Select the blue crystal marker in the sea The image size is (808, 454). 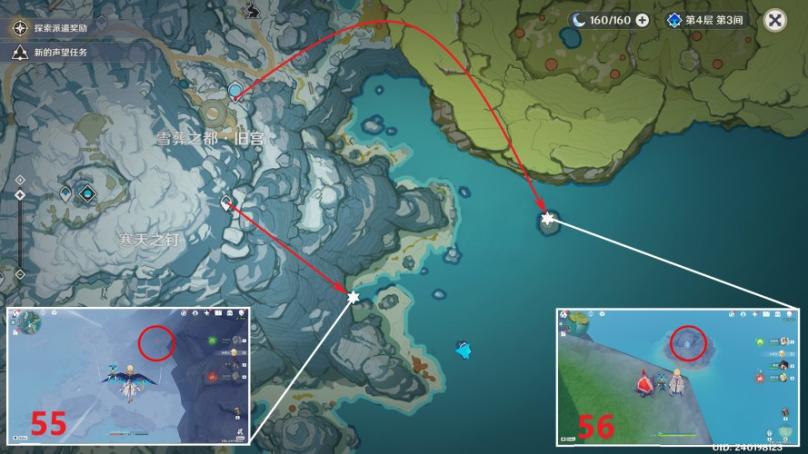pyautogui.click(x=463, y=349)
